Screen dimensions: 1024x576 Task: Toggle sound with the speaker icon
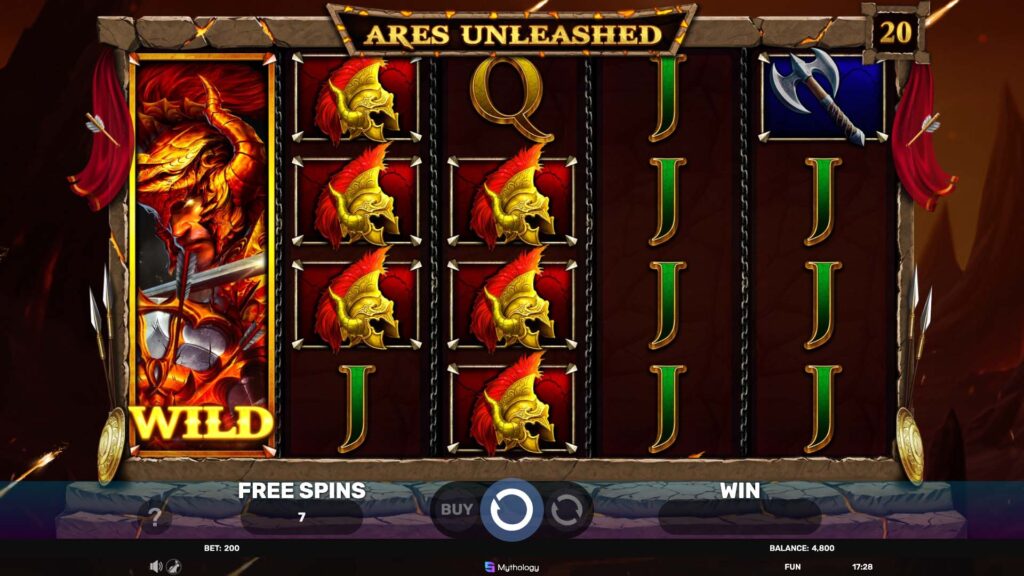(155, 566)
